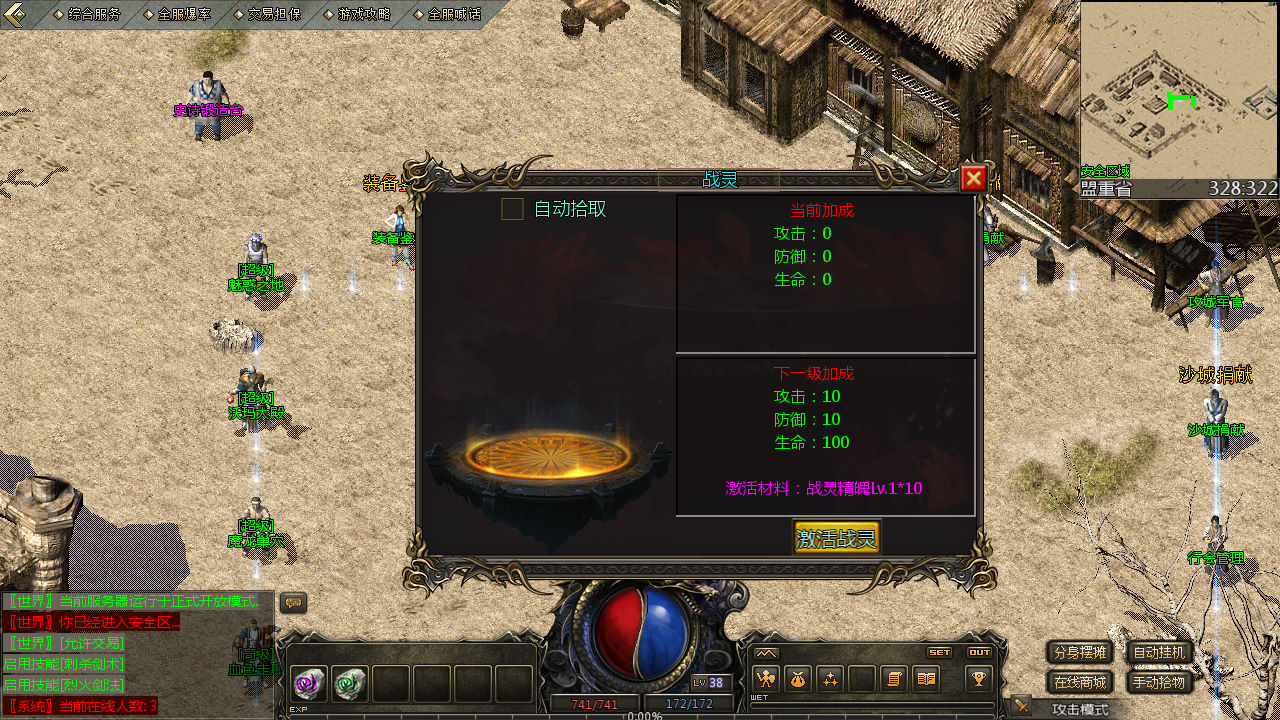
Task: Open the 全服爆率 menu
Action: click(x=184, y=14)
